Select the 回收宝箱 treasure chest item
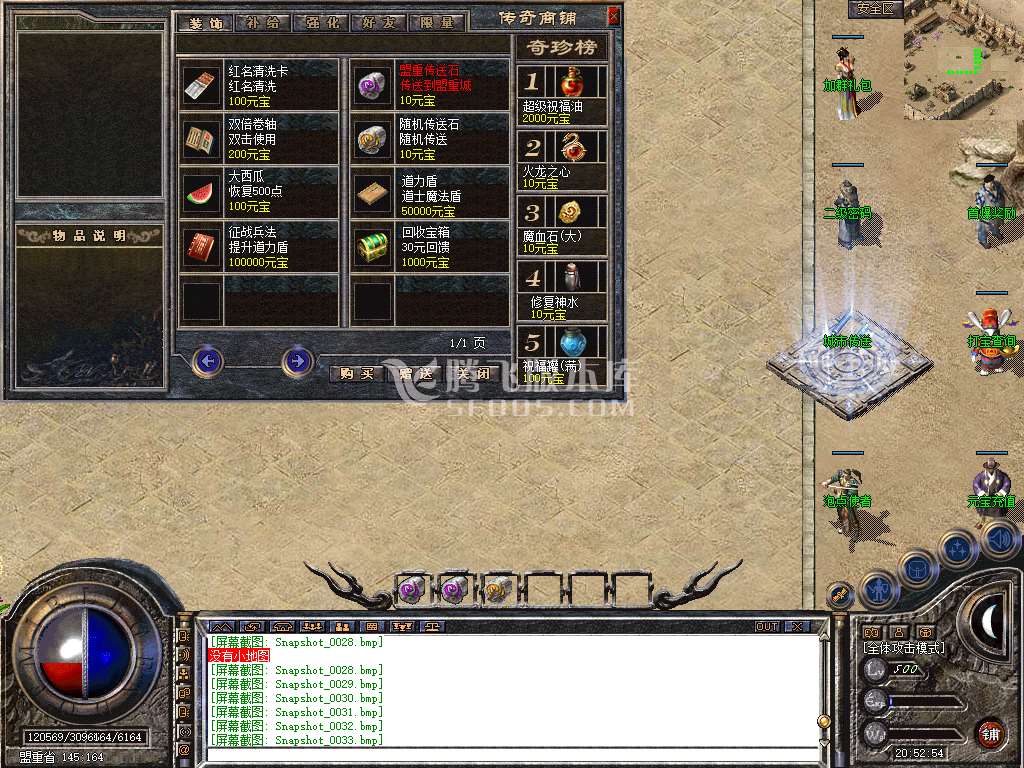The width and height of the screenshot is (1024, 768). pyautogui.click(x=431, y=247)
